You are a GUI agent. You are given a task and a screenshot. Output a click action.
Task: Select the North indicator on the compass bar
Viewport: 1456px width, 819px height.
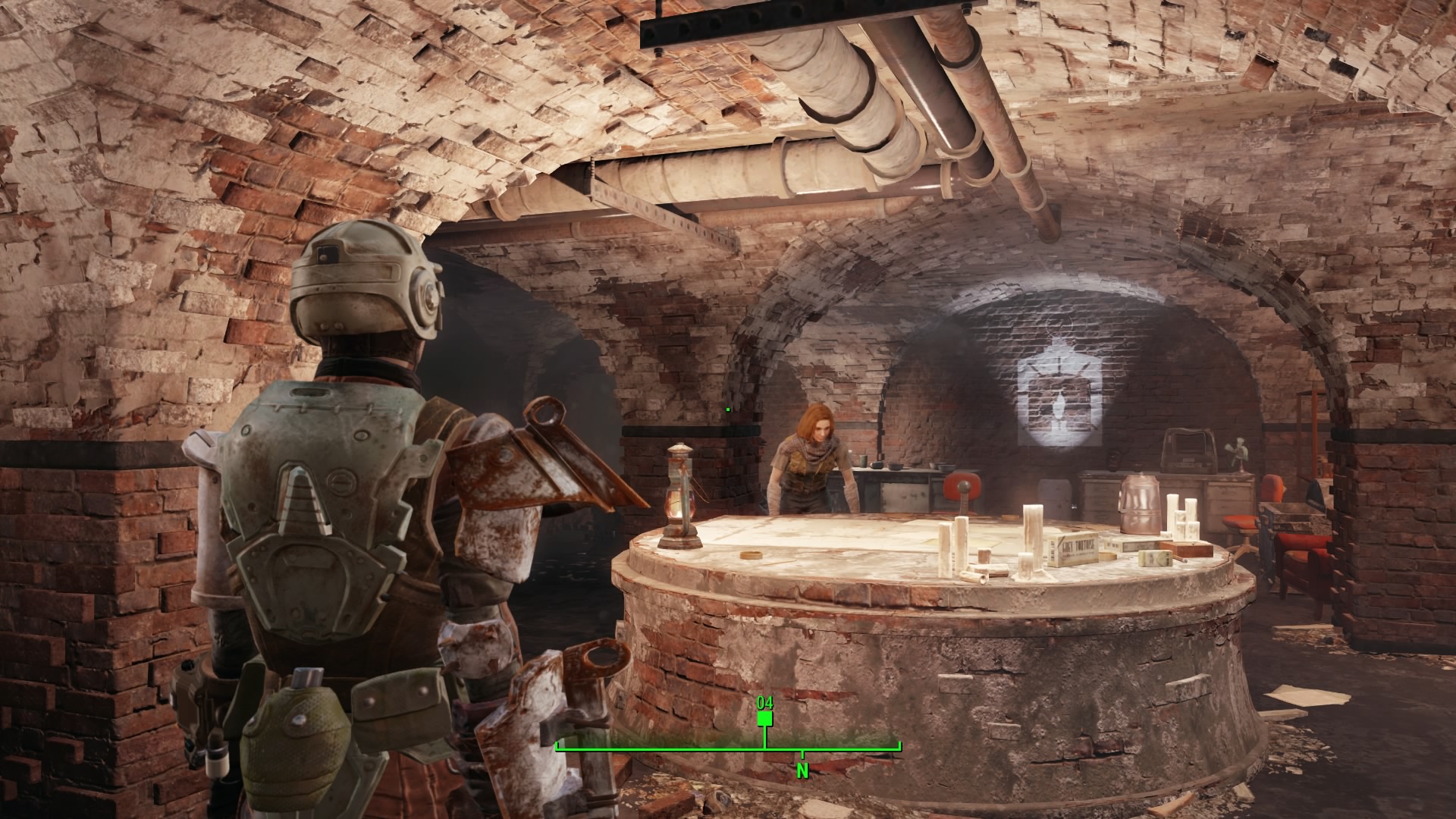point(802,771)
